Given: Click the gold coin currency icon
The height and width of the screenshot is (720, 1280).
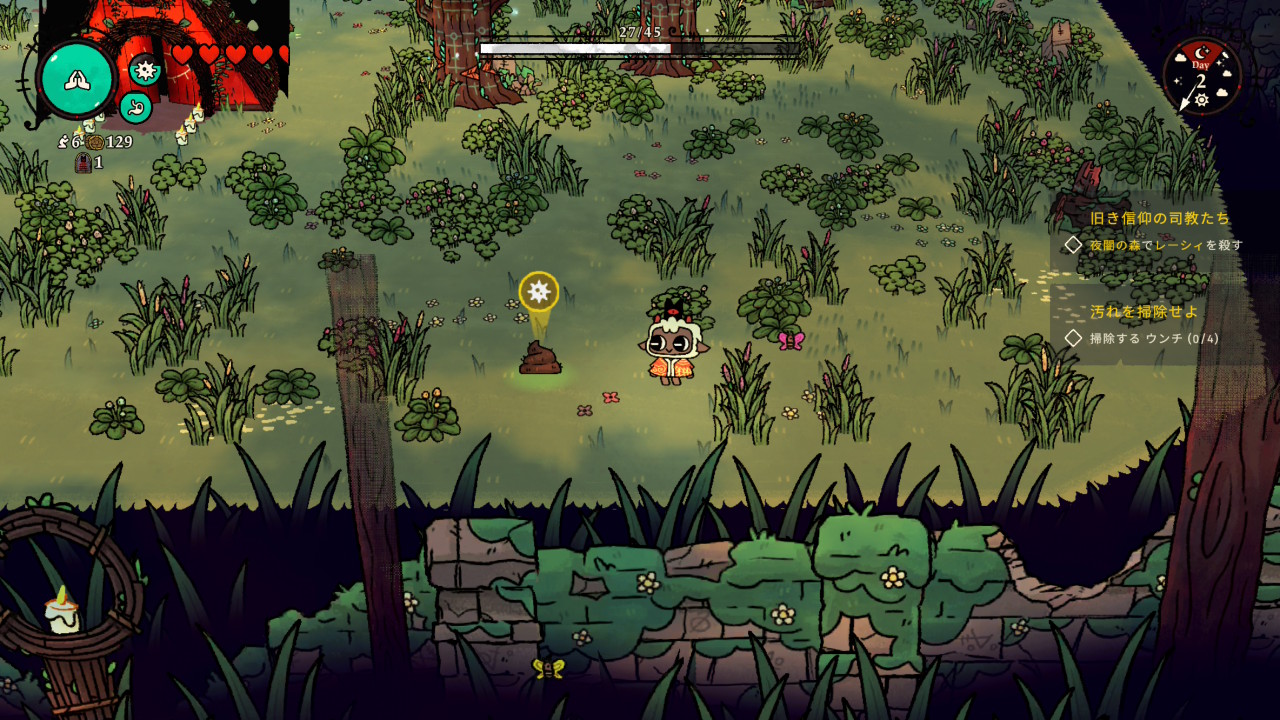Looking at the screenshot, I should click(94, 142).
